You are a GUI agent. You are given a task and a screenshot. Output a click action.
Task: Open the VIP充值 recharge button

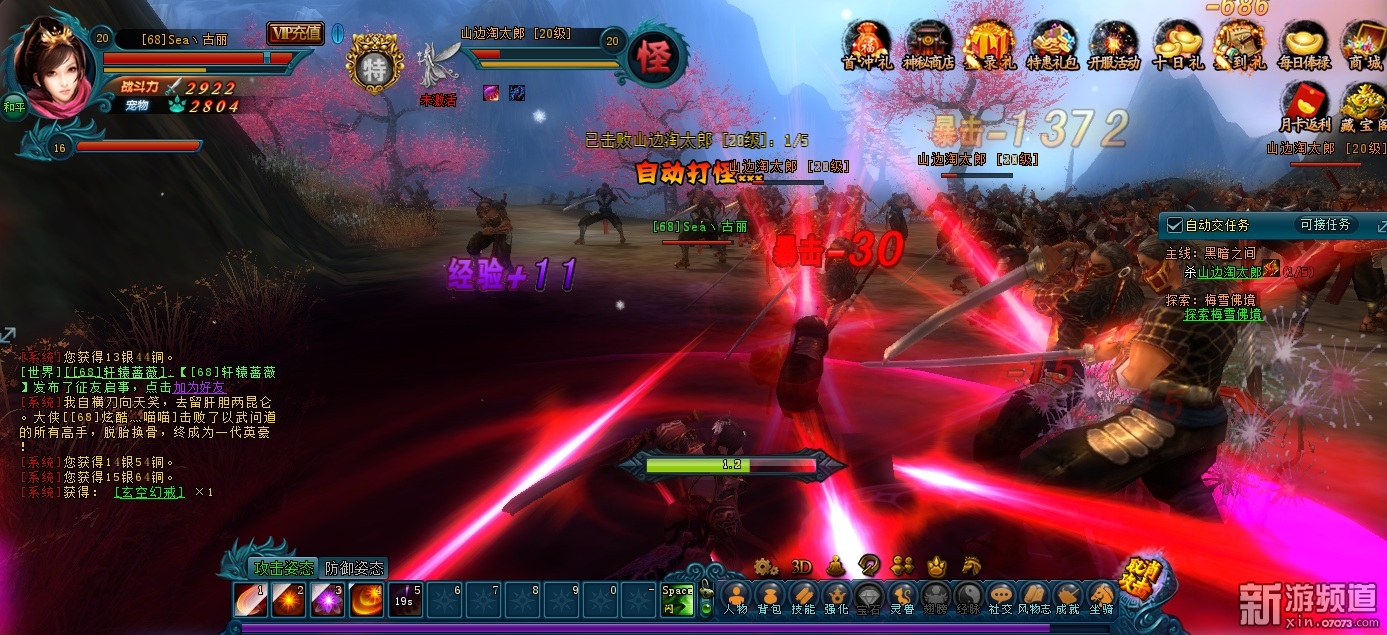pos(295,33)
